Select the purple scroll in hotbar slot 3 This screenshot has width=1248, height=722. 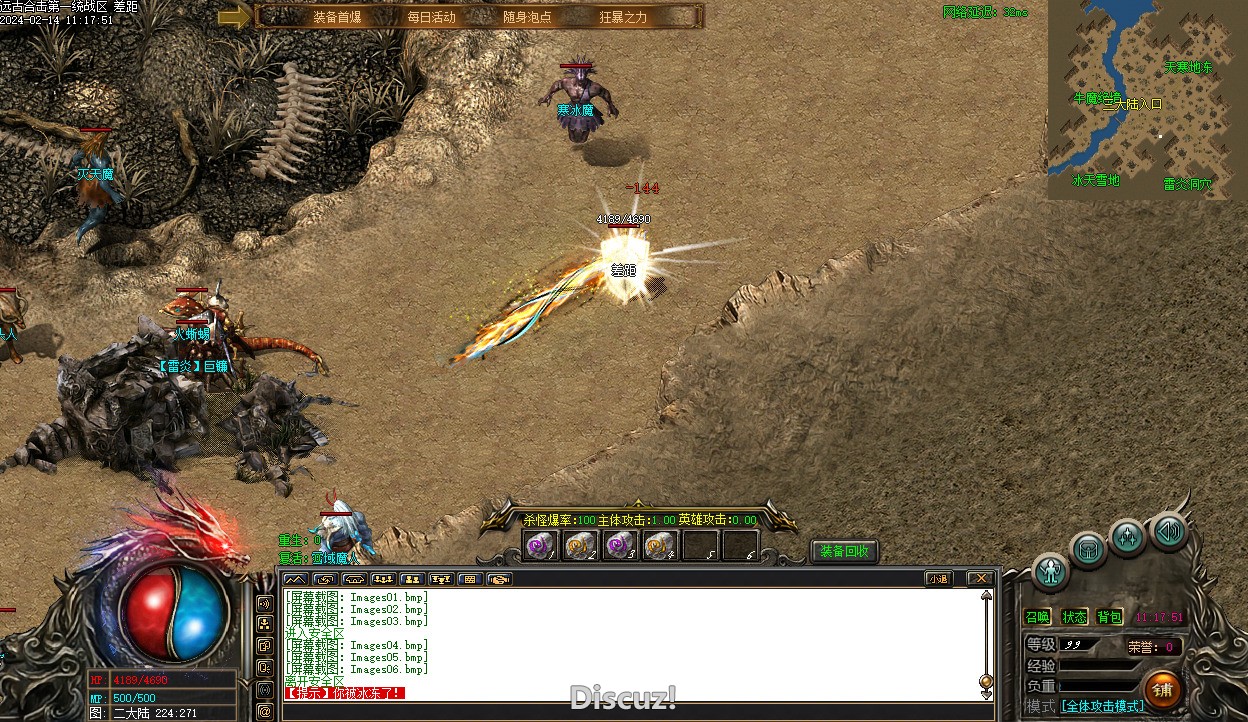point(620,545)
